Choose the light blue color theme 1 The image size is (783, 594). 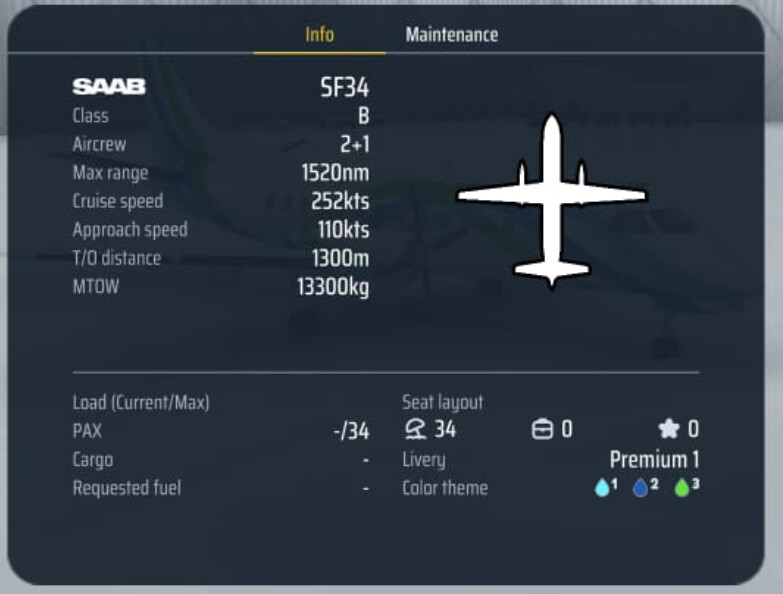602,488
